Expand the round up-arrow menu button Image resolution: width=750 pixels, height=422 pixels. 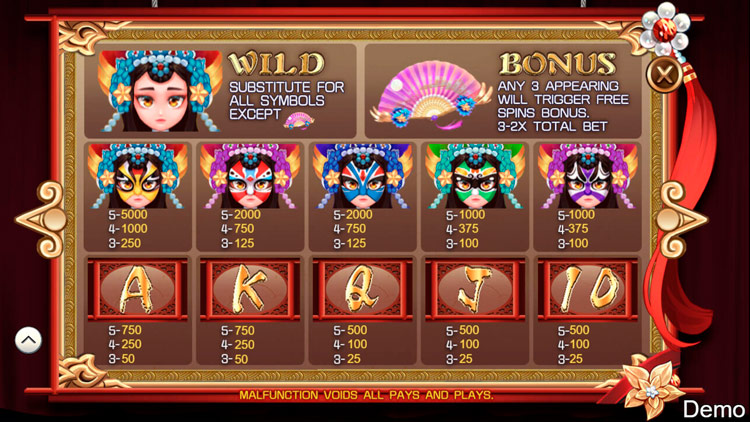point(28,340)
